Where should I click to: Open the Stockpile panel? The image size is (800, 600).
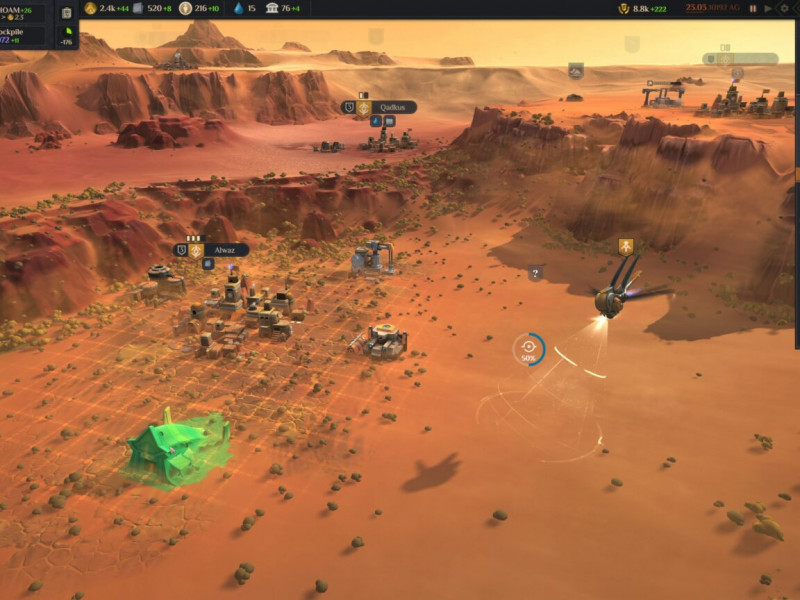(20, 35)
